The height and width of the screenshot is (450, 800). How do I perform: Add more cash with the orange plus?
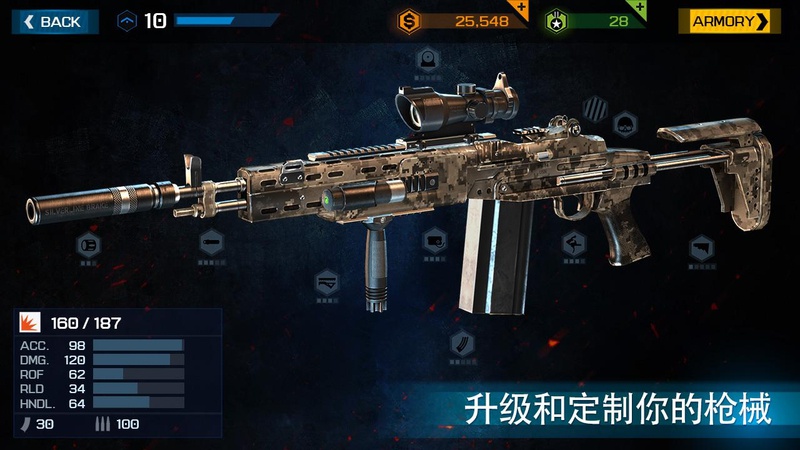click(x=521, y=9)
